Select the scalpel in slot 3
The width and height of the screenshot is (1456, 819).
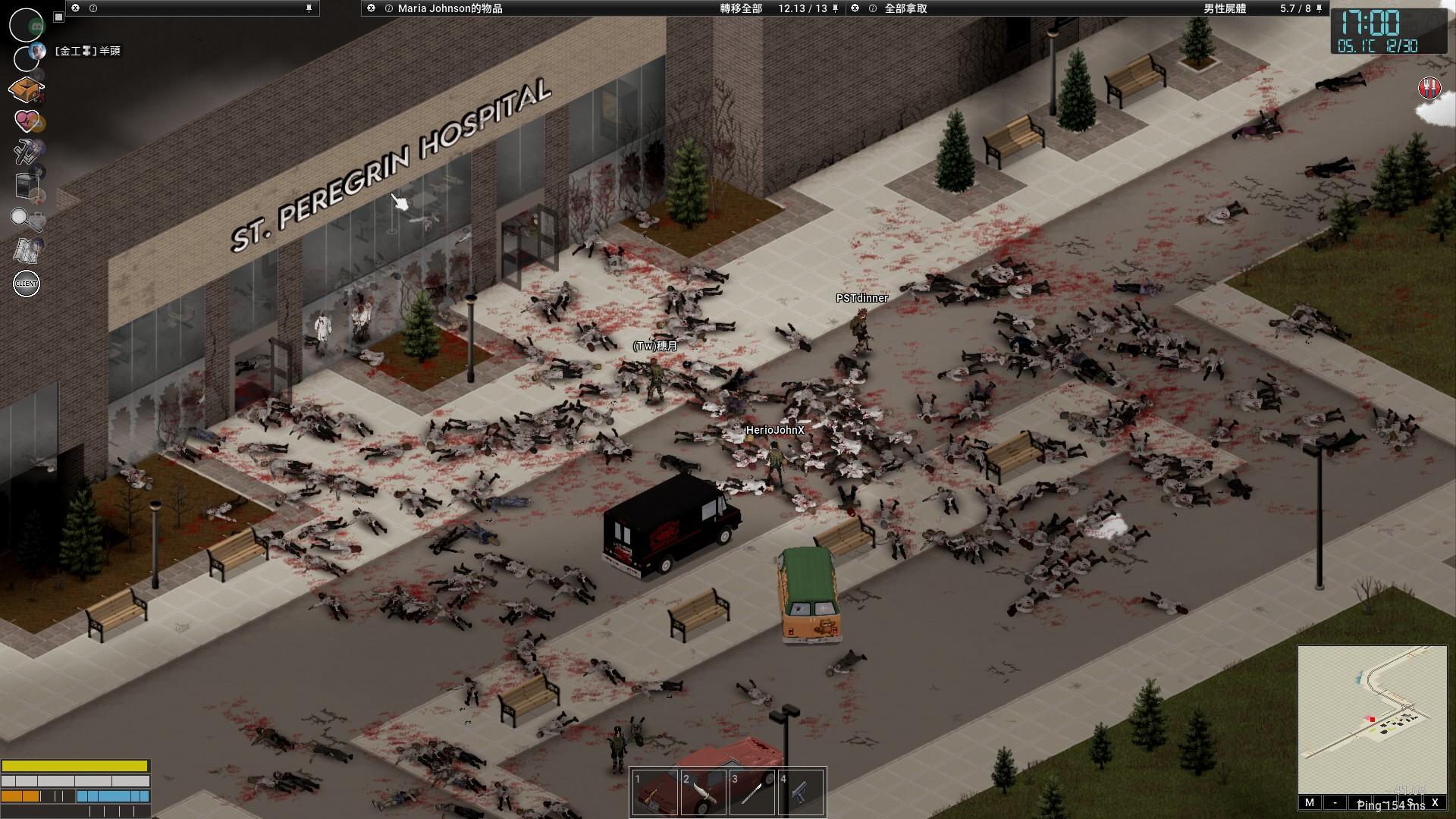[752, 792]
